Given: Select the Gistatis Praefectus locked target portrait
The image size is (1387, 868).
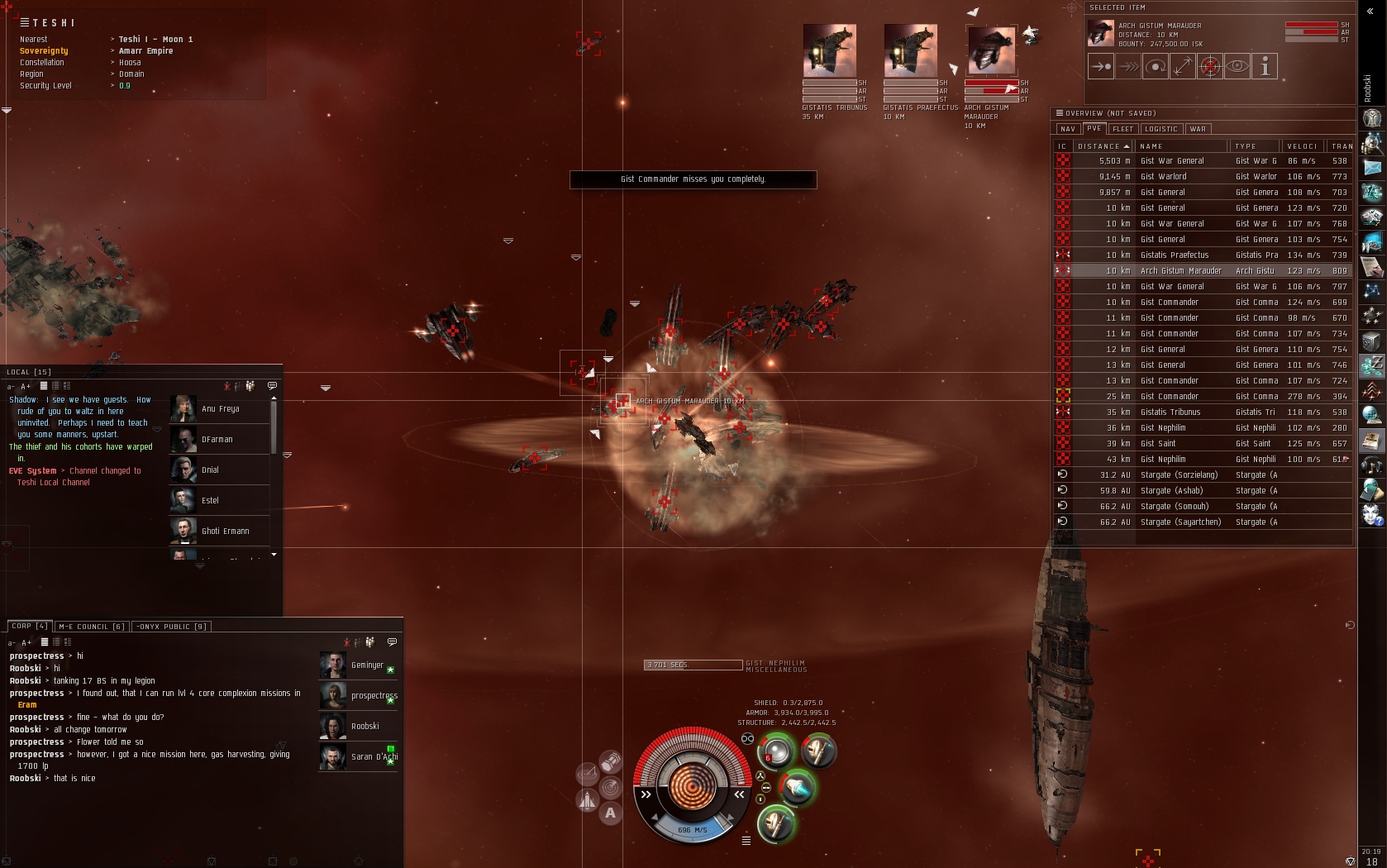Looking at the screenshot, I should coord(910,51).
